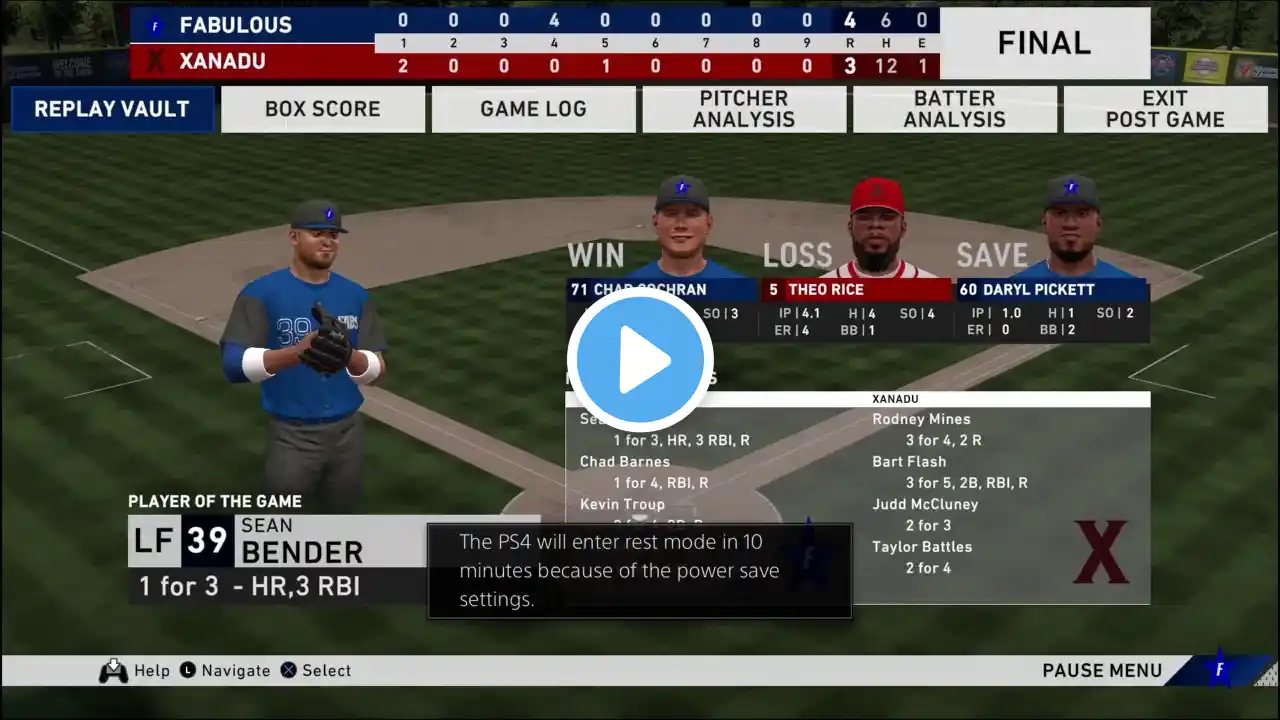View the Pitcher Analysis screen
Screen dimensions: 1280x720
tap(744, 109)
